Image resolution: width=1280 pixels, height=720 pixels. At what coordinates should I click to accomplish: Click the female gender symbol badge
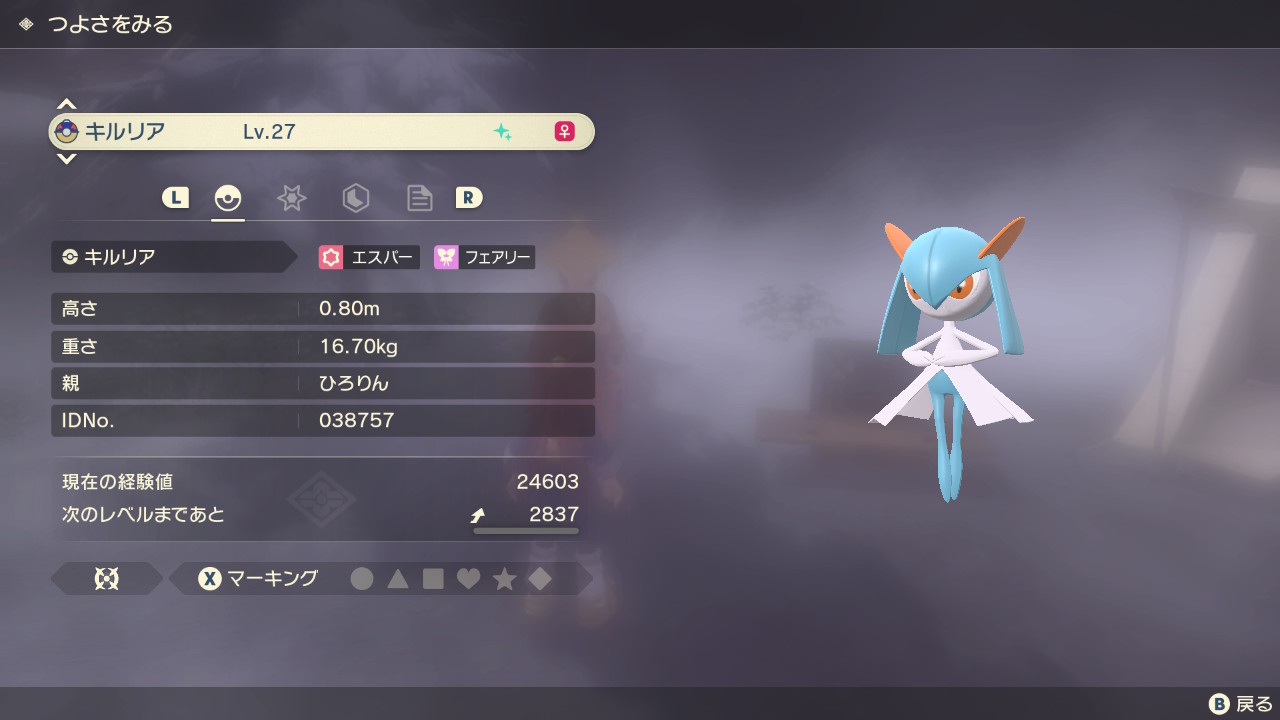[x=564, y=131]
